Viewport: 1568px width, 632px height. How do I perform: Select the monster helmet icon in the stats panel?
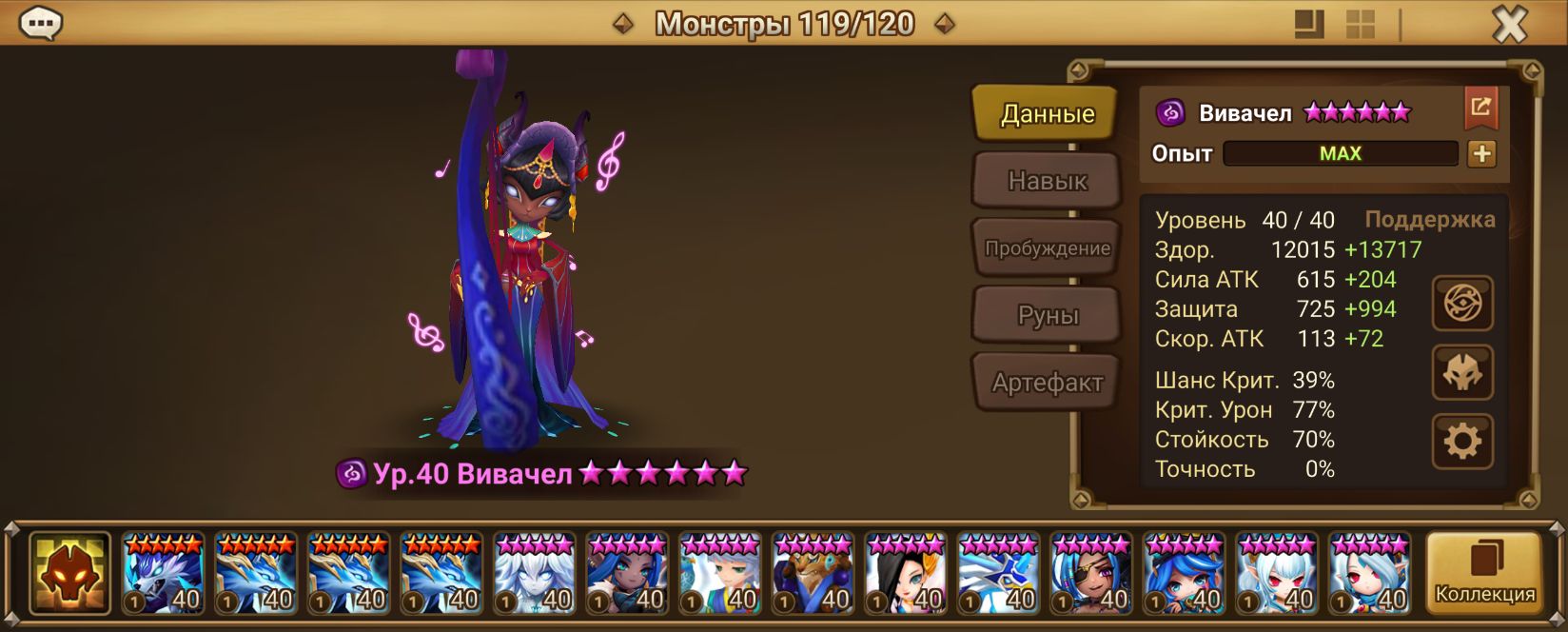click(1462, 372)
